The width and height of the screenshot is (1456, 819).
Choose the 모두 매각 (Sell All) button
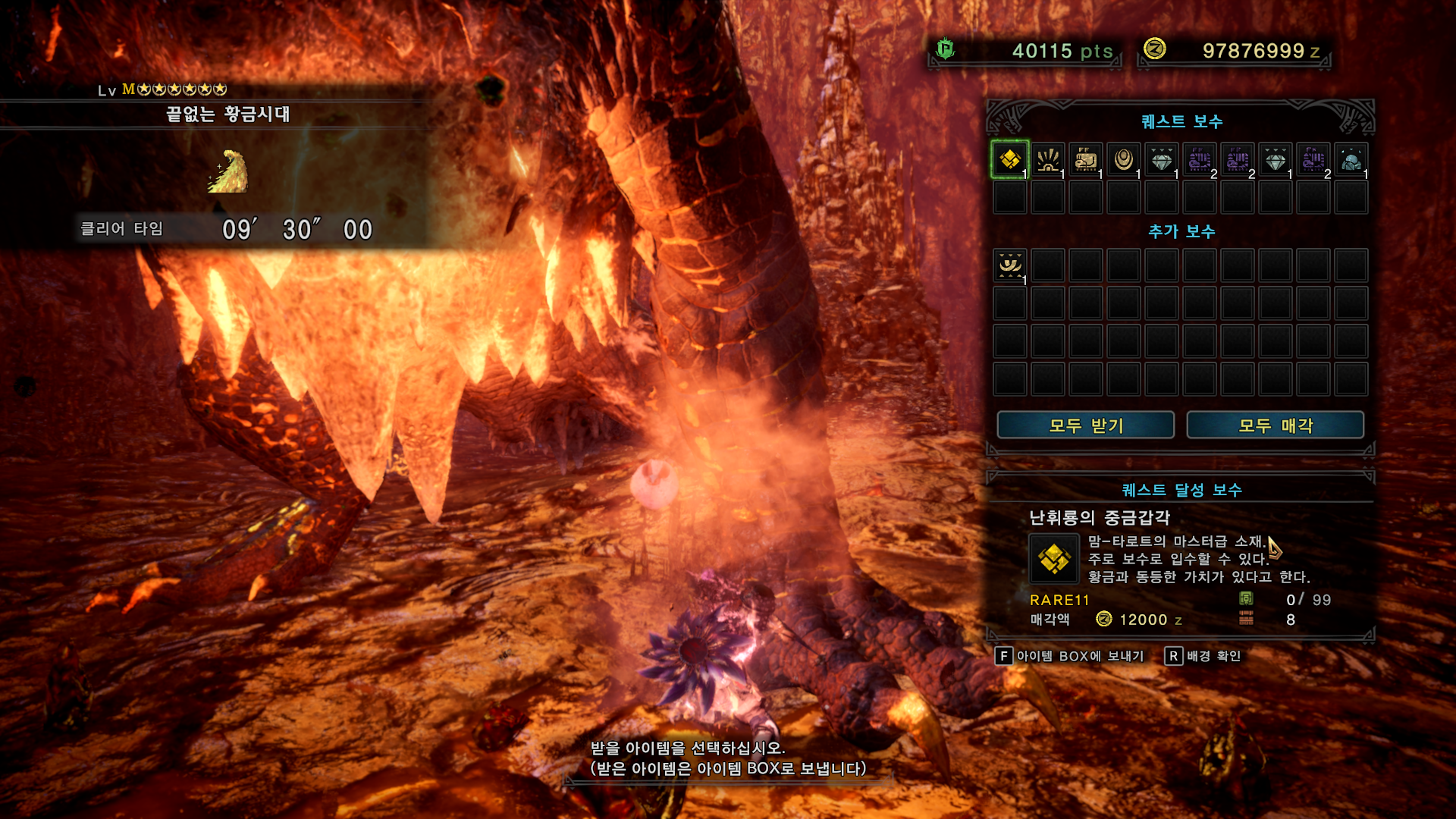(1275, 425)
